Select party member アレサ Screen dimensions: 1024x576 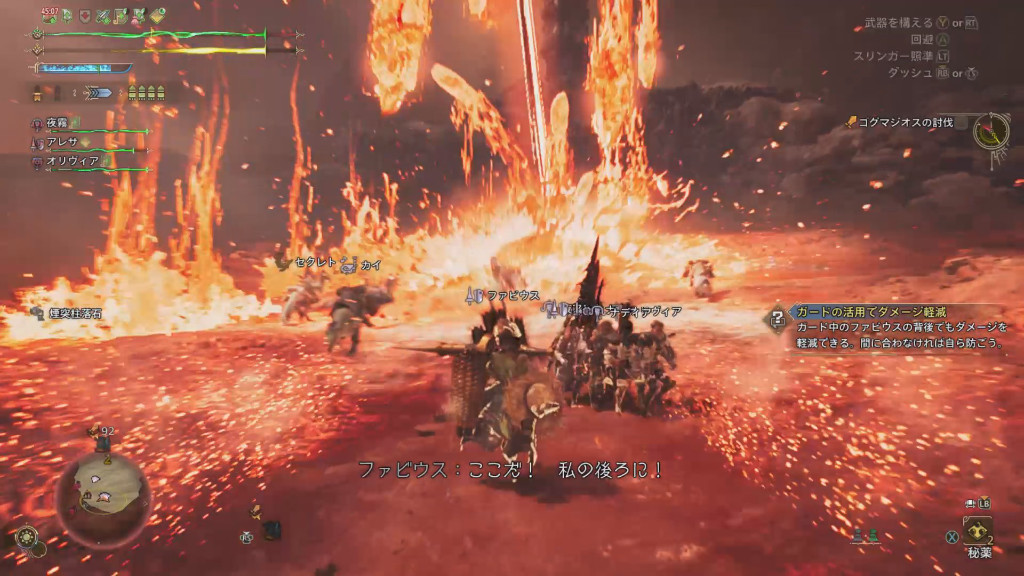click(x=60, y=142)
